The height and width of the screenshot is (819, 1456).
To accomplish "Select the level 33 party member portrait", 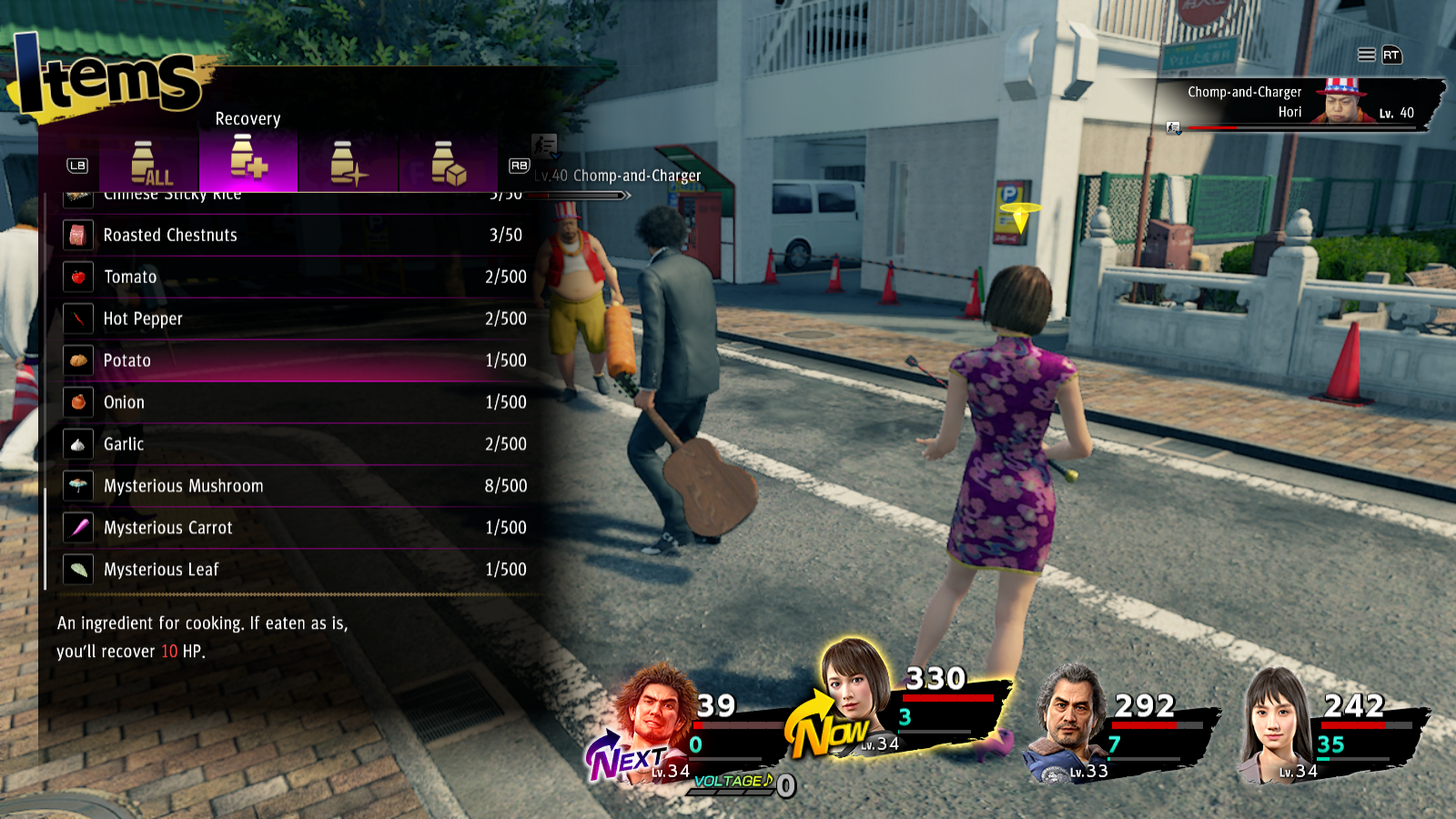I will click(1072, 719).
